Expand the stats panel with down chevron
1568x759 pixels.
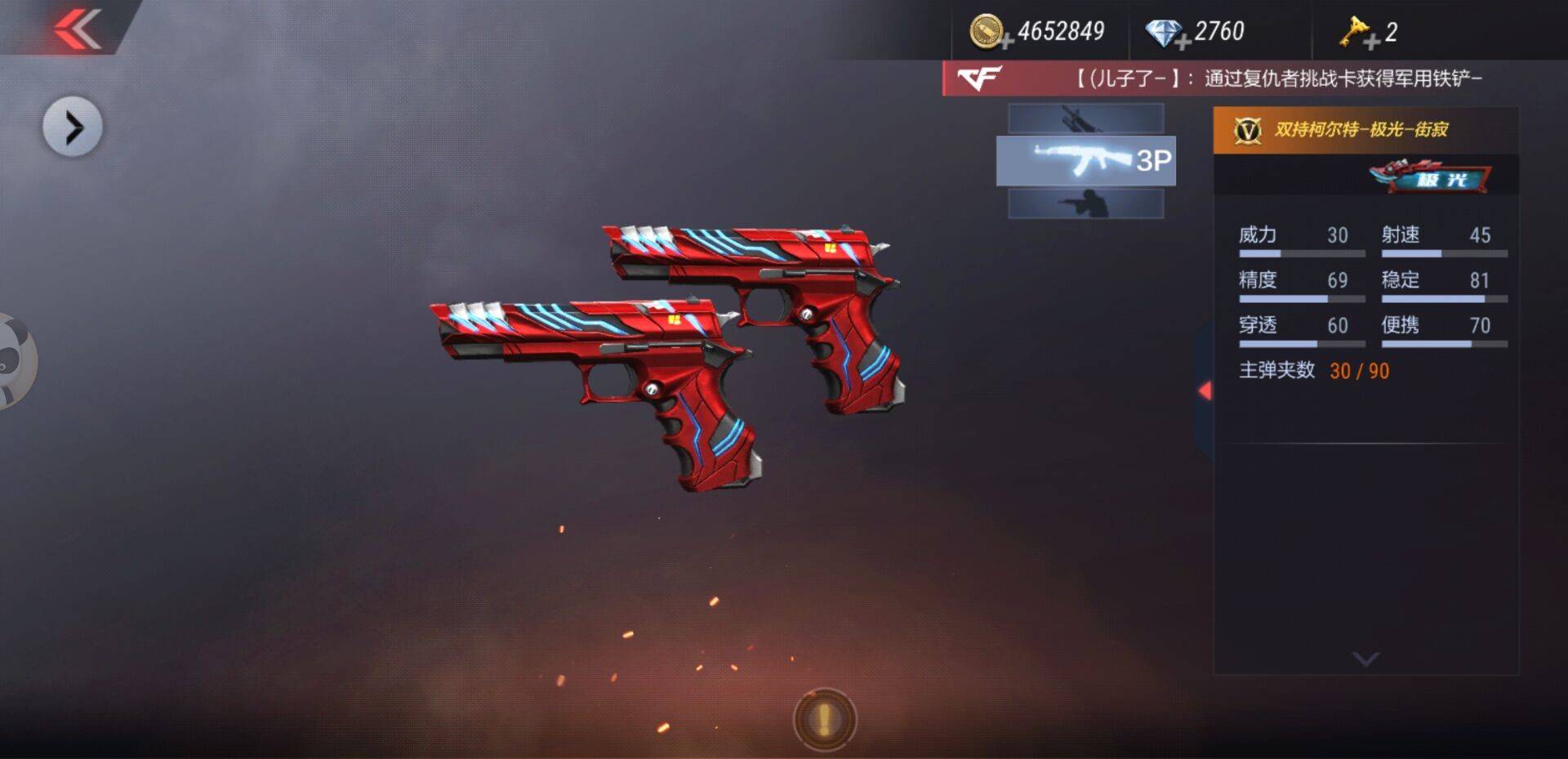point(1365,659)
